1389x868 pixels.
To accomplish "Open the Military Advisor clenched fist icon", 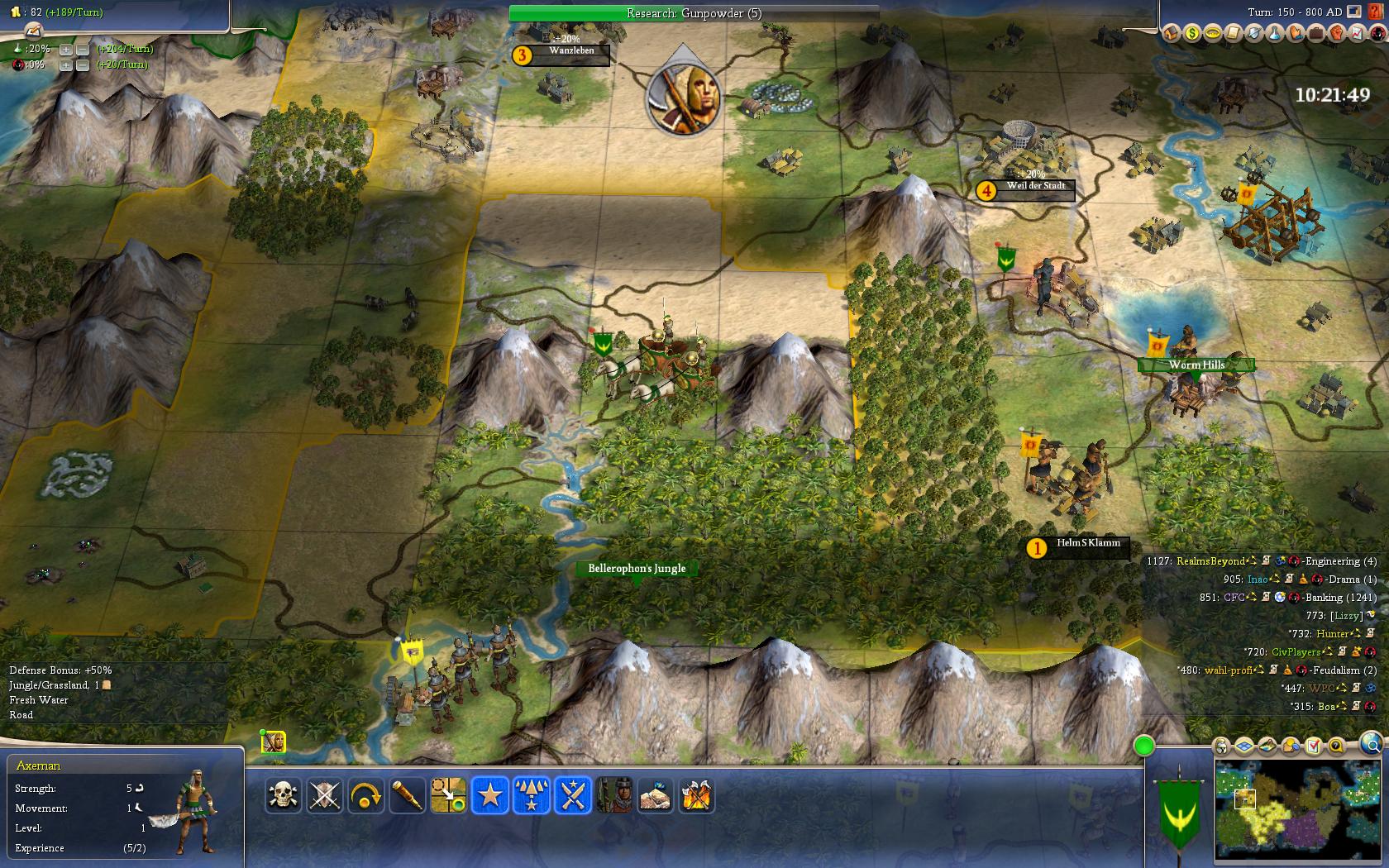I will pyautogui.click(x=1336, y=33).
